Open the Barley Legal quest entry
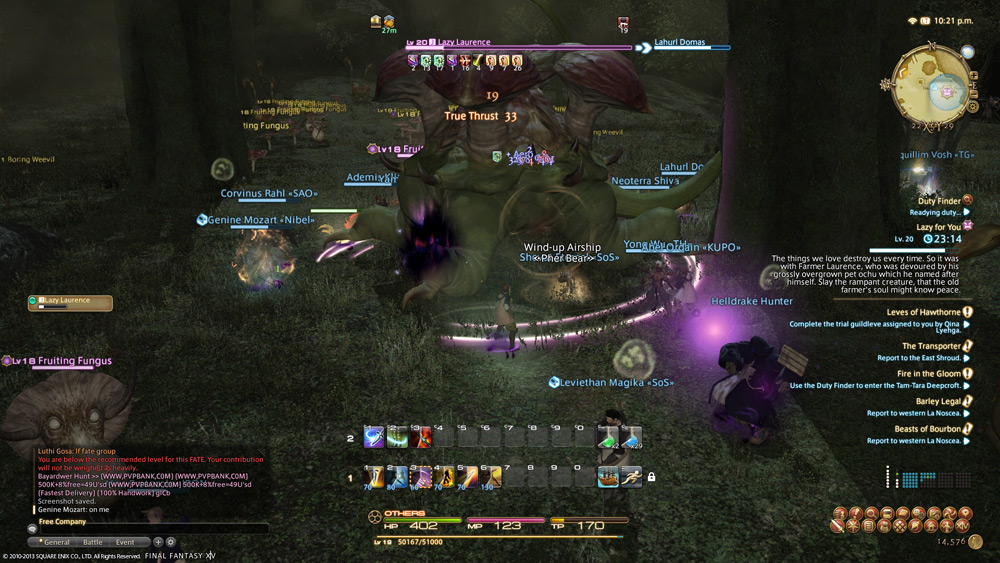Image resolution: width=1000 pixels, height=563 pixels. (938, 401)
